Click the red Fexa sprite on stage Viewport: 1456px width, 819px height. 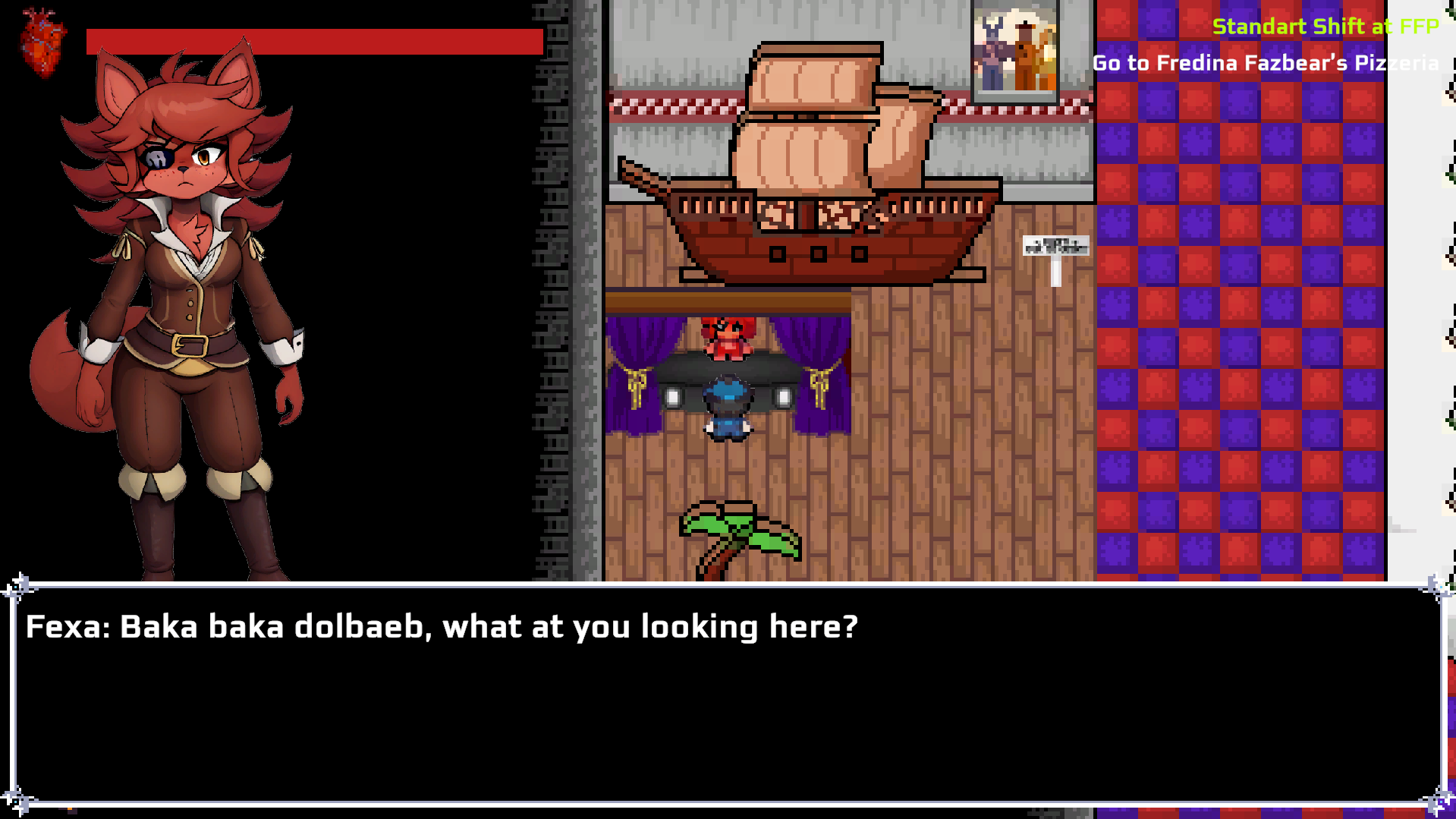click(x=728, y=338)
